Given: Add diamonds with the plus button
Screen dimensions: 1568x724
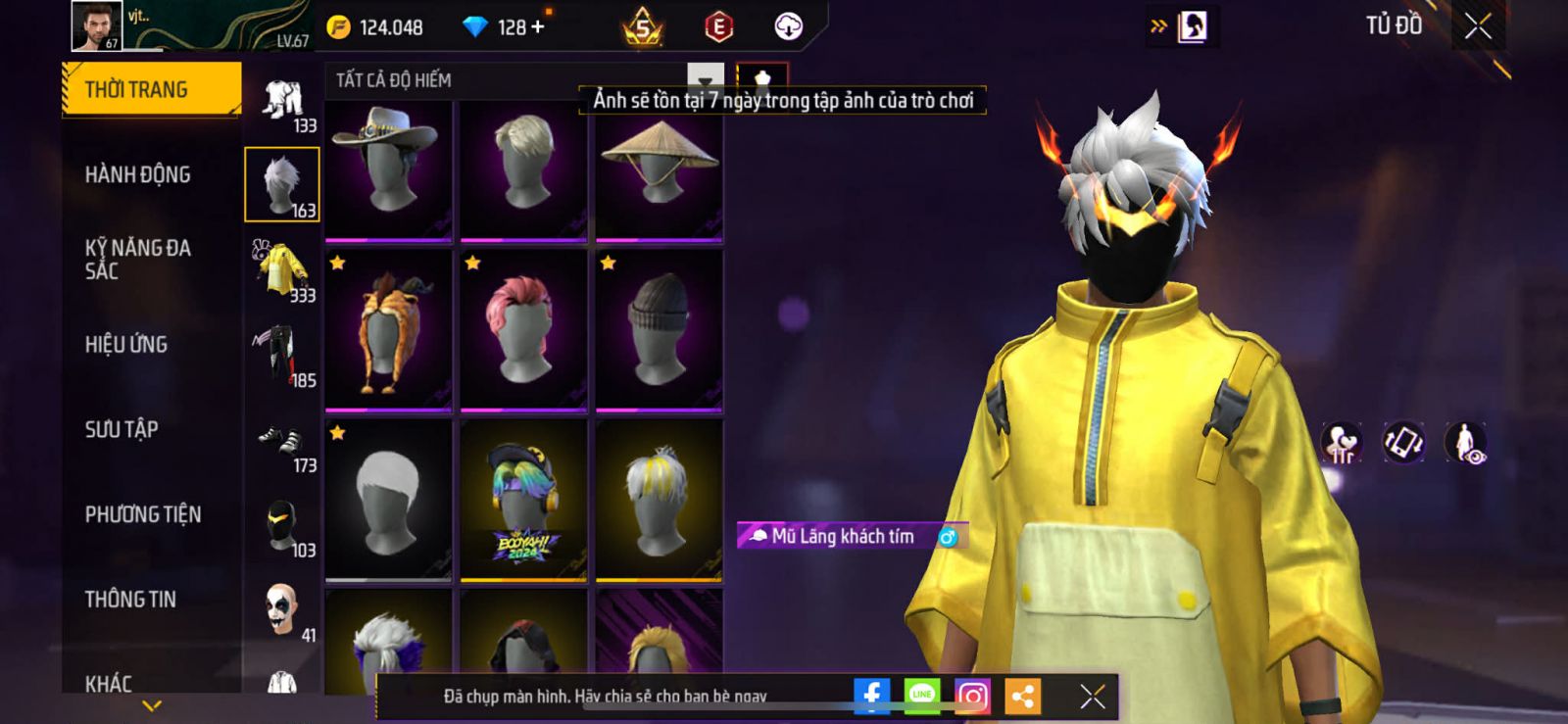Looking at the screenshot, I should click(537, 27).
